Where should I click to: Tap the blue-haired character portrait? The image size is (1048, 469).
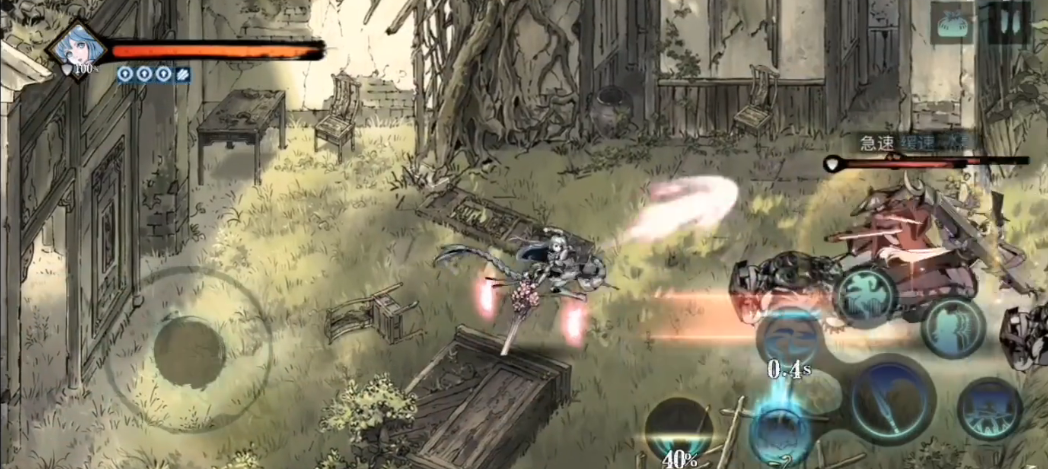[76, 45]
